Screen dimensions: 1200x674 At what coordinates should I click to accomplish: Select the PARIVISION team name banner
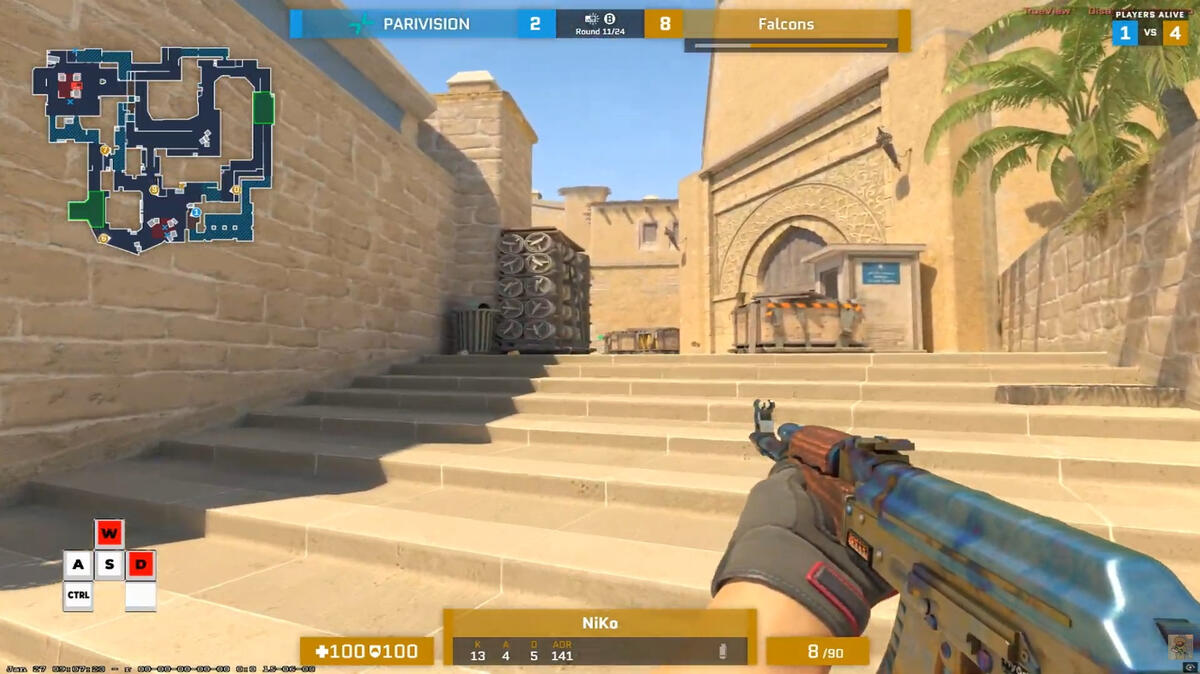pos(425,24)
